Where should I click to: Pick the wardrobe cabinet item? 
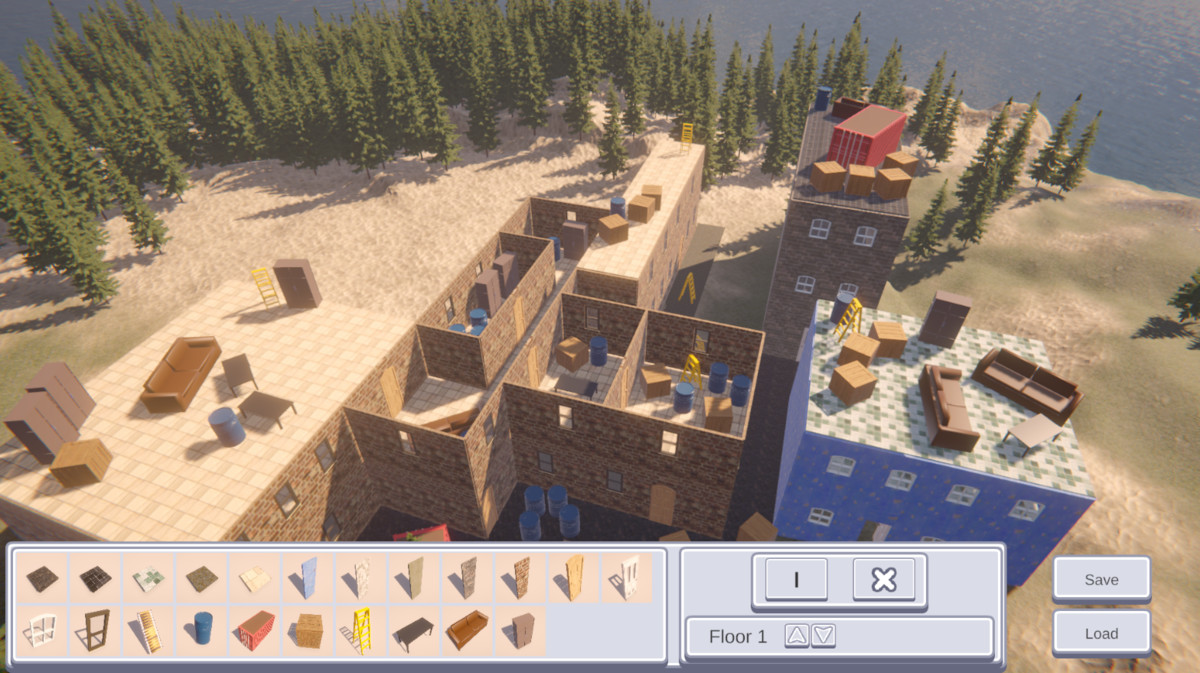click(521, 630)
